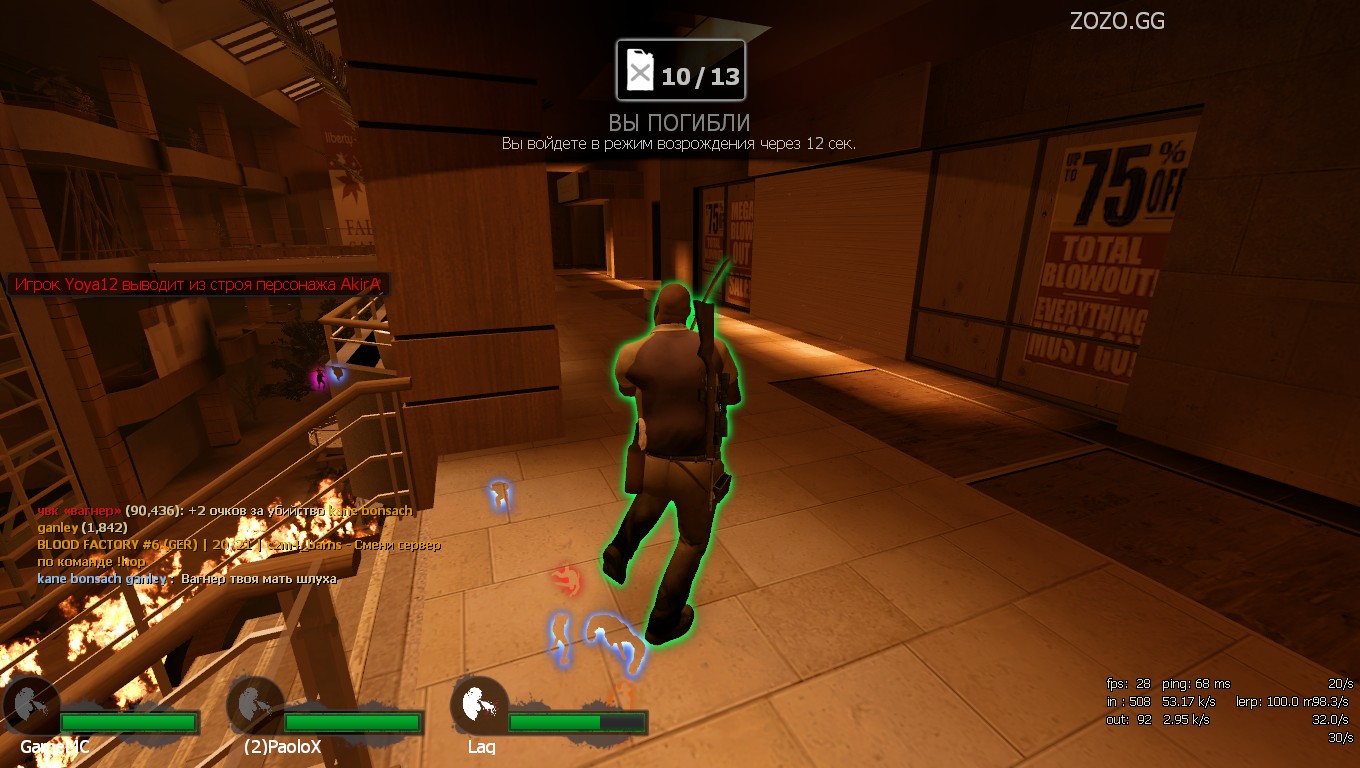
Task: Click the kill feed notification about AkirA
Action: coord(197,285)
